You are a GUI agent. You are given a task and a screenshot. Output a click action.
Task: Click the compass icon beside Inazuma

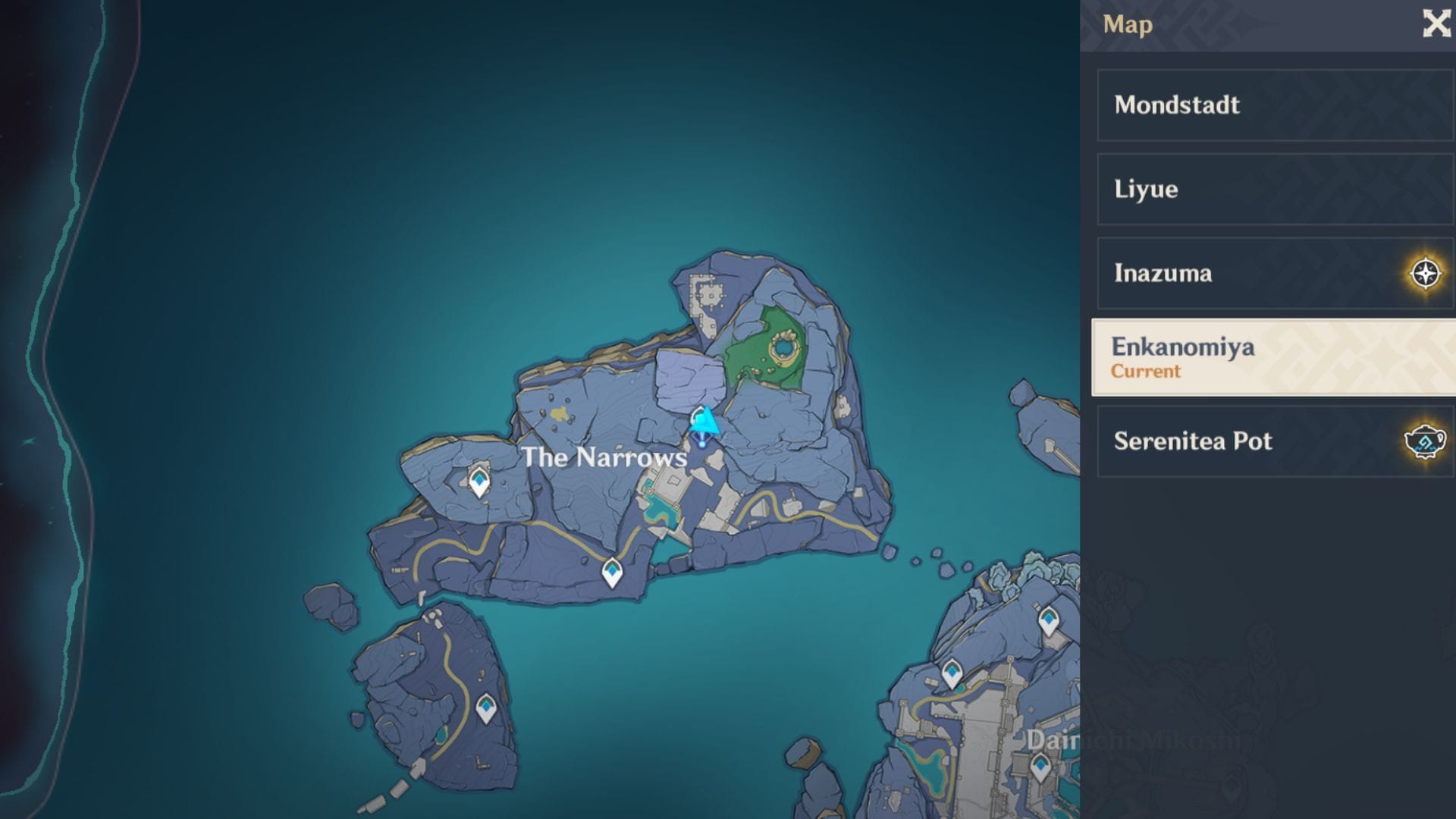[1426, 273]
